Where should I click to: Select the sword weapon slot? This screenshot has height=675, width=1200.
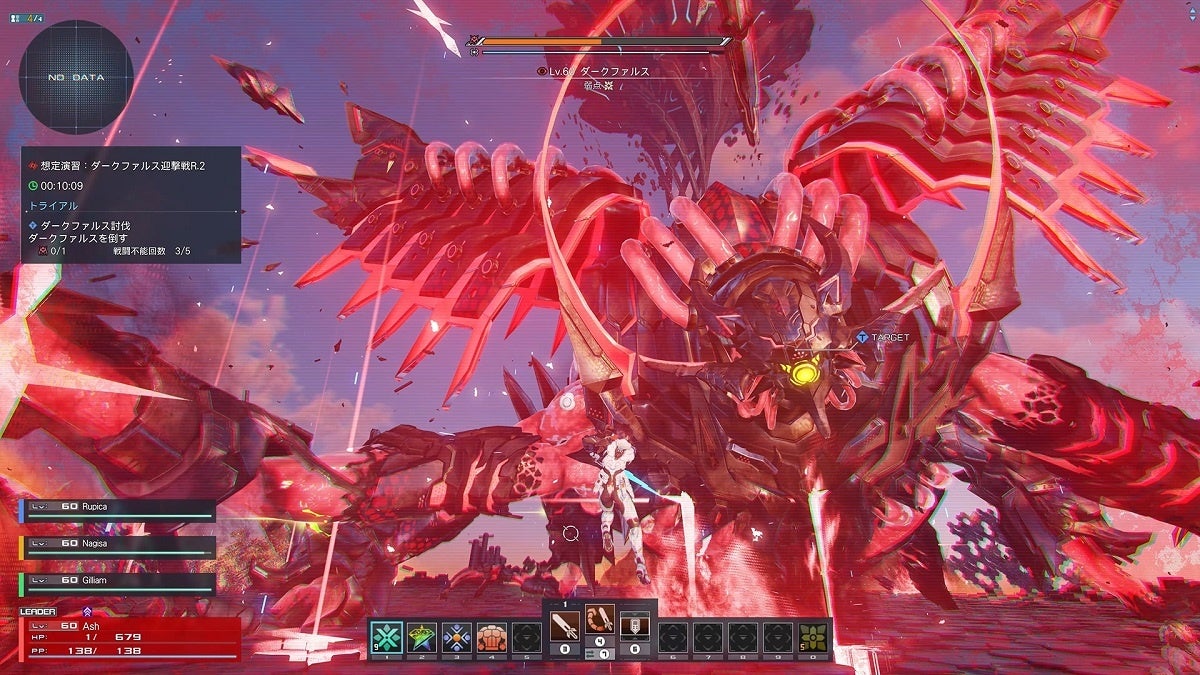(564, 627)
